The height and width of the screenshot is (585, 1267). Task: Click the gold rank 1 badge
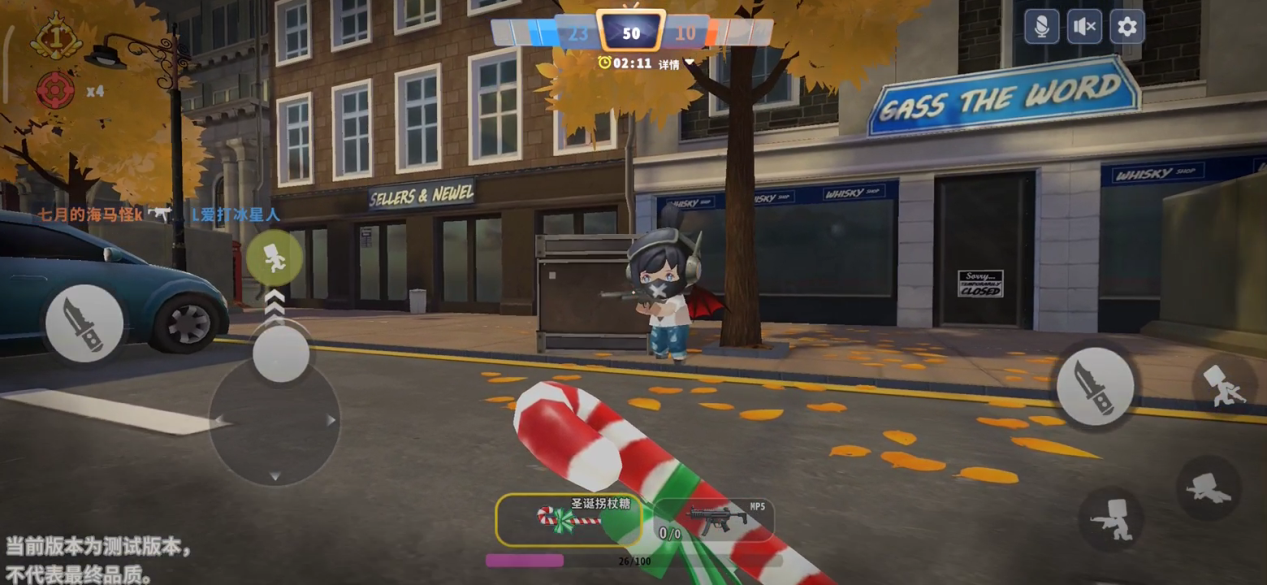pyautogui.click(x=56, y=37)
